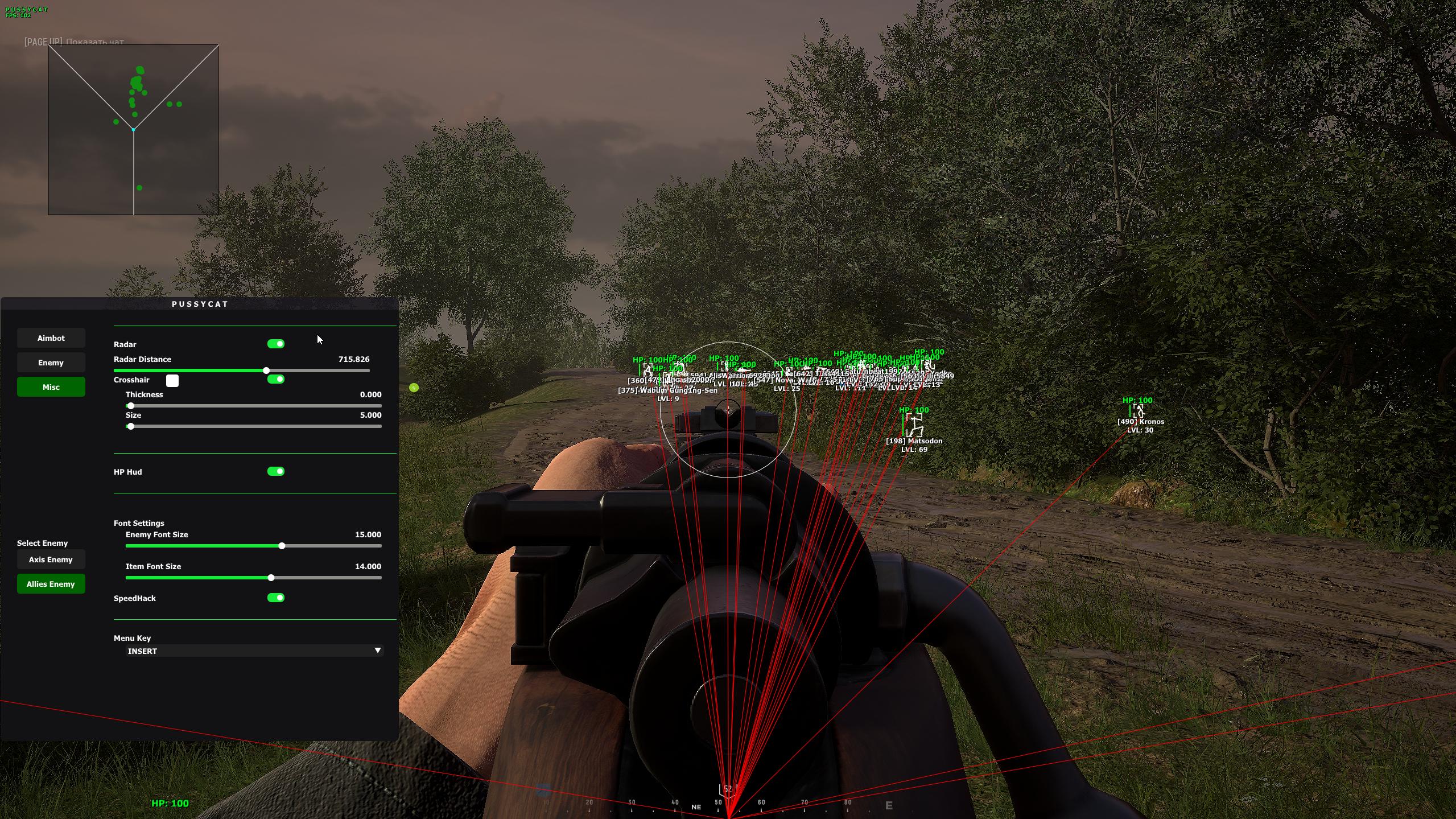Toggle the SpeedHack switch
This screenshot has height=819, width=1456.
click(276, 598)
